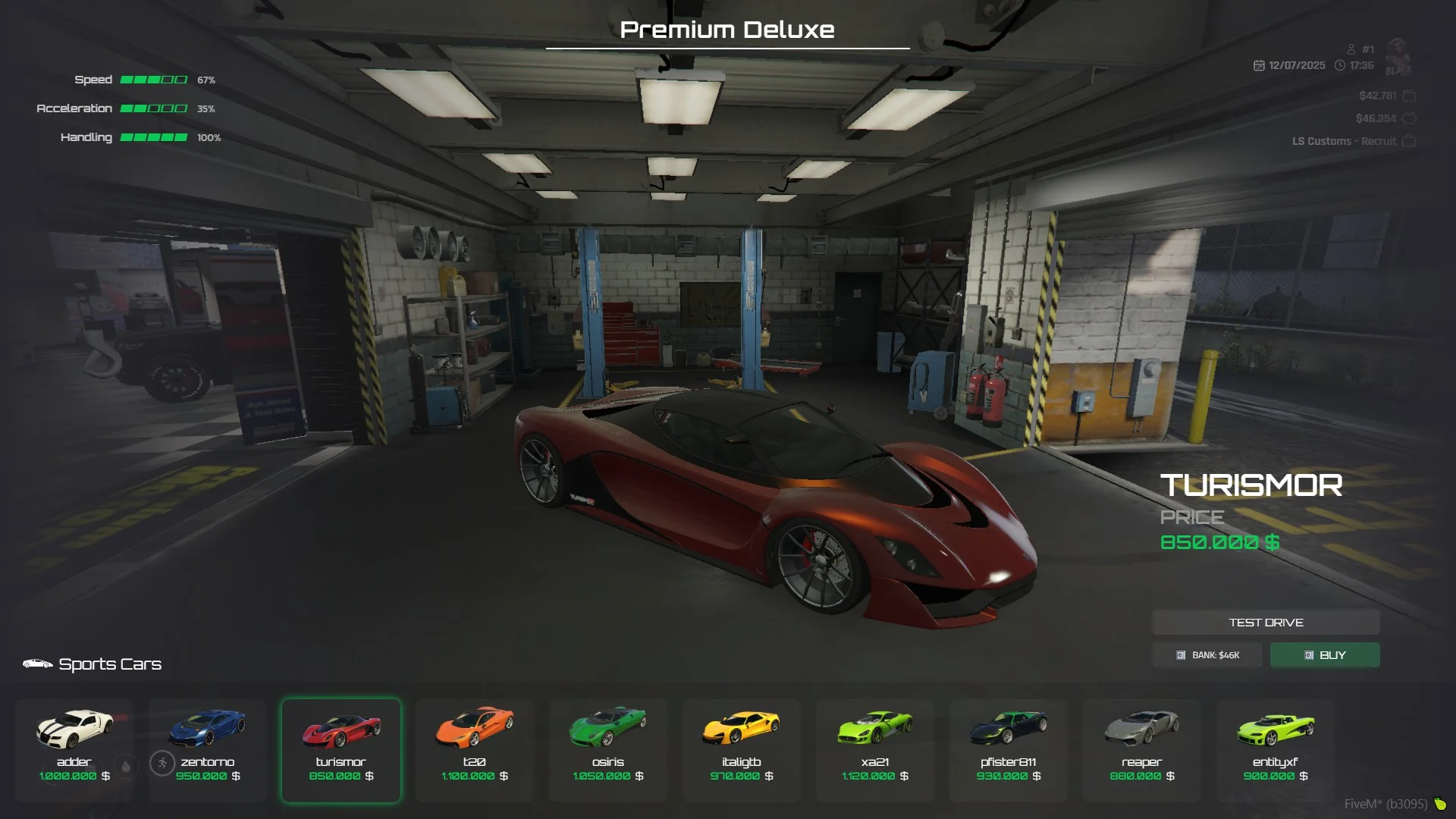Select the green osiris car card
The height and width of the screenshot is (819, 1456).
pos(608,749)
